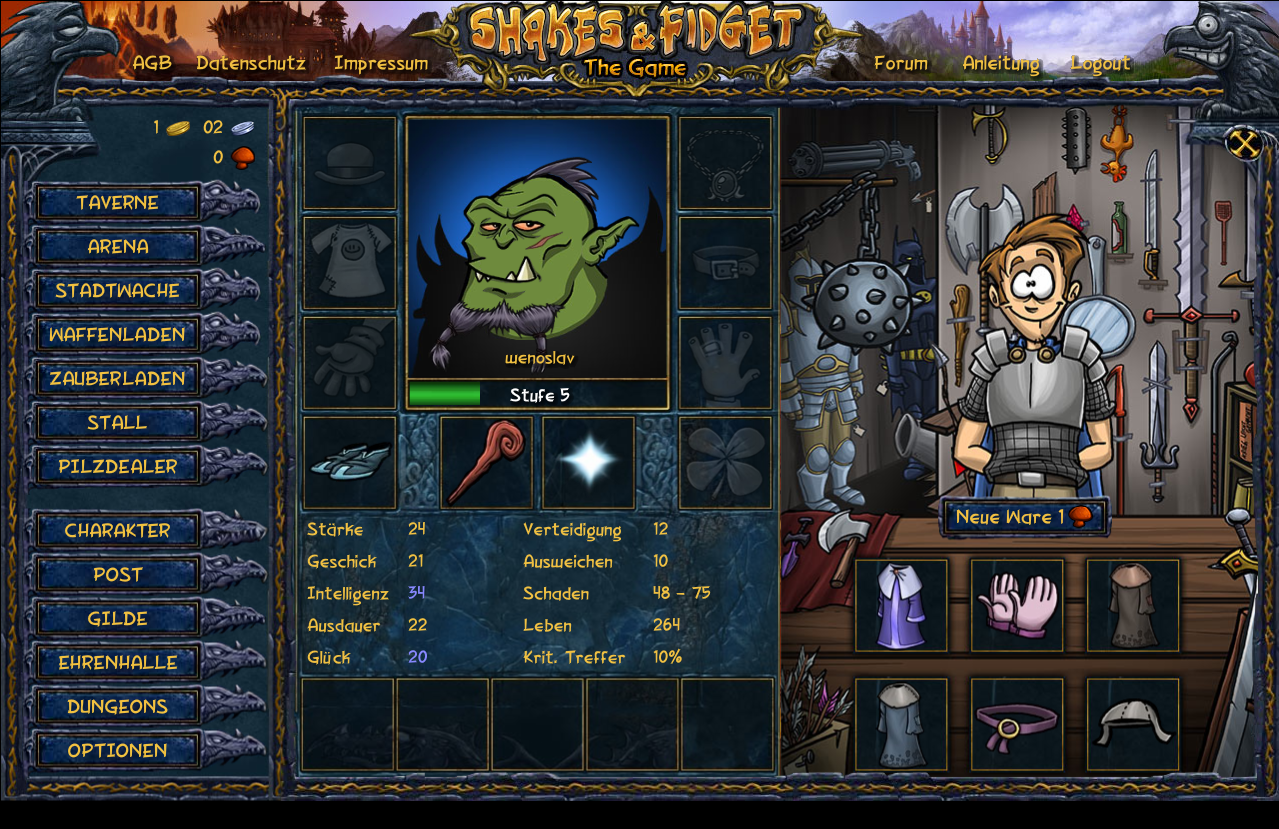Image resolution: width=1279 pixels, height=829 pixels.
Task: Visit the Stall
Action: (x=117, y=423)
